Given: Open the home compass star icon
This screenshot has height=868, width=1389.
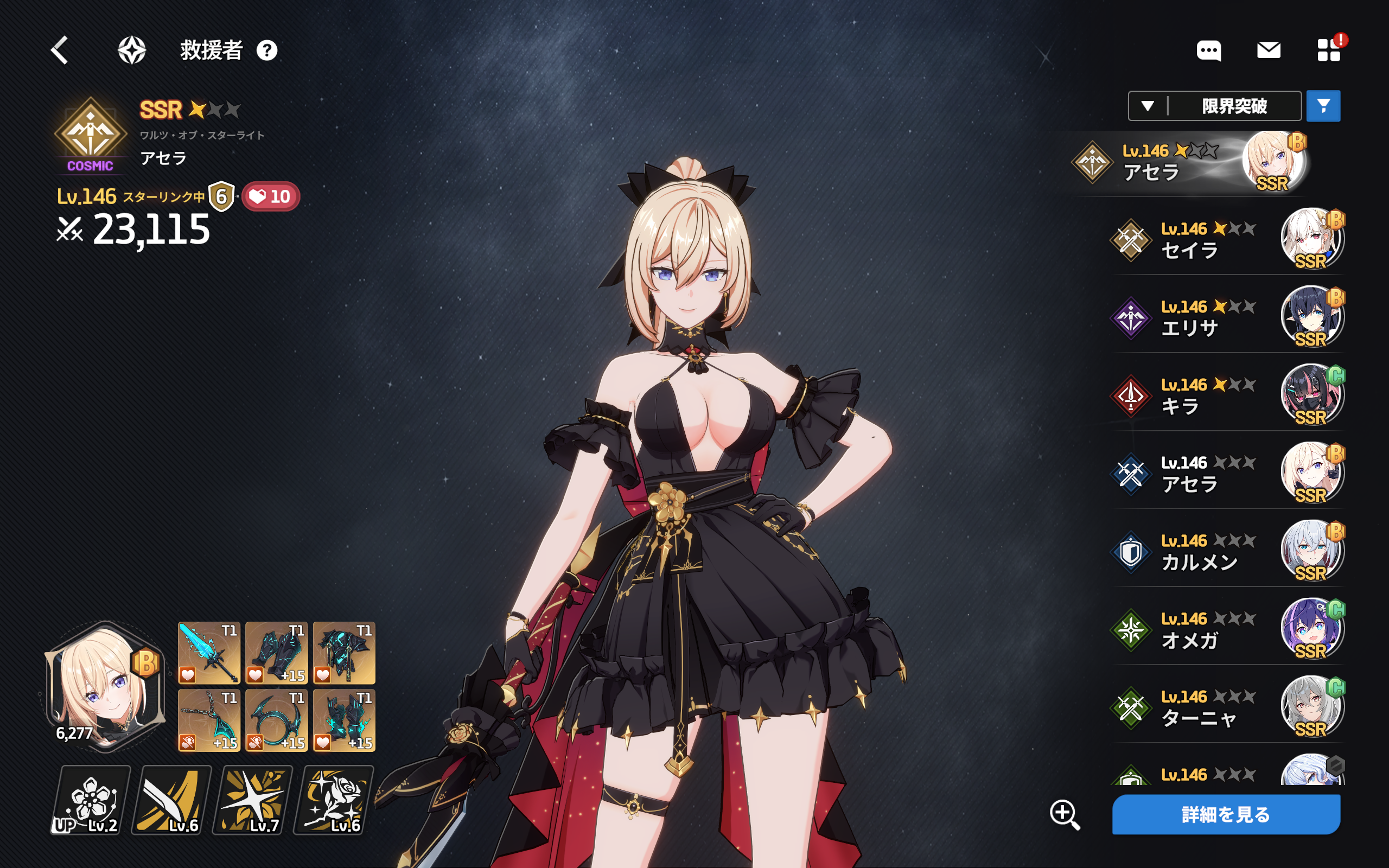Looking at the screenshot, I should [x=132, y=50].
